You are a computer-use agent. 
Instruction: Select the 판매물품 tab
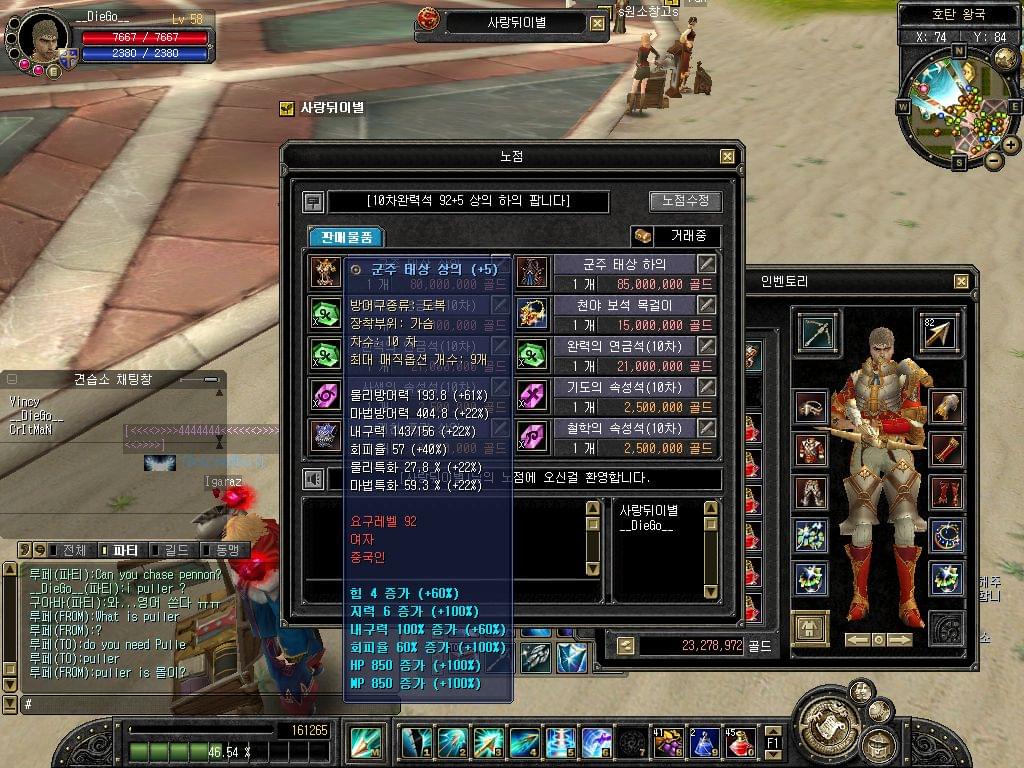point(346,237)
